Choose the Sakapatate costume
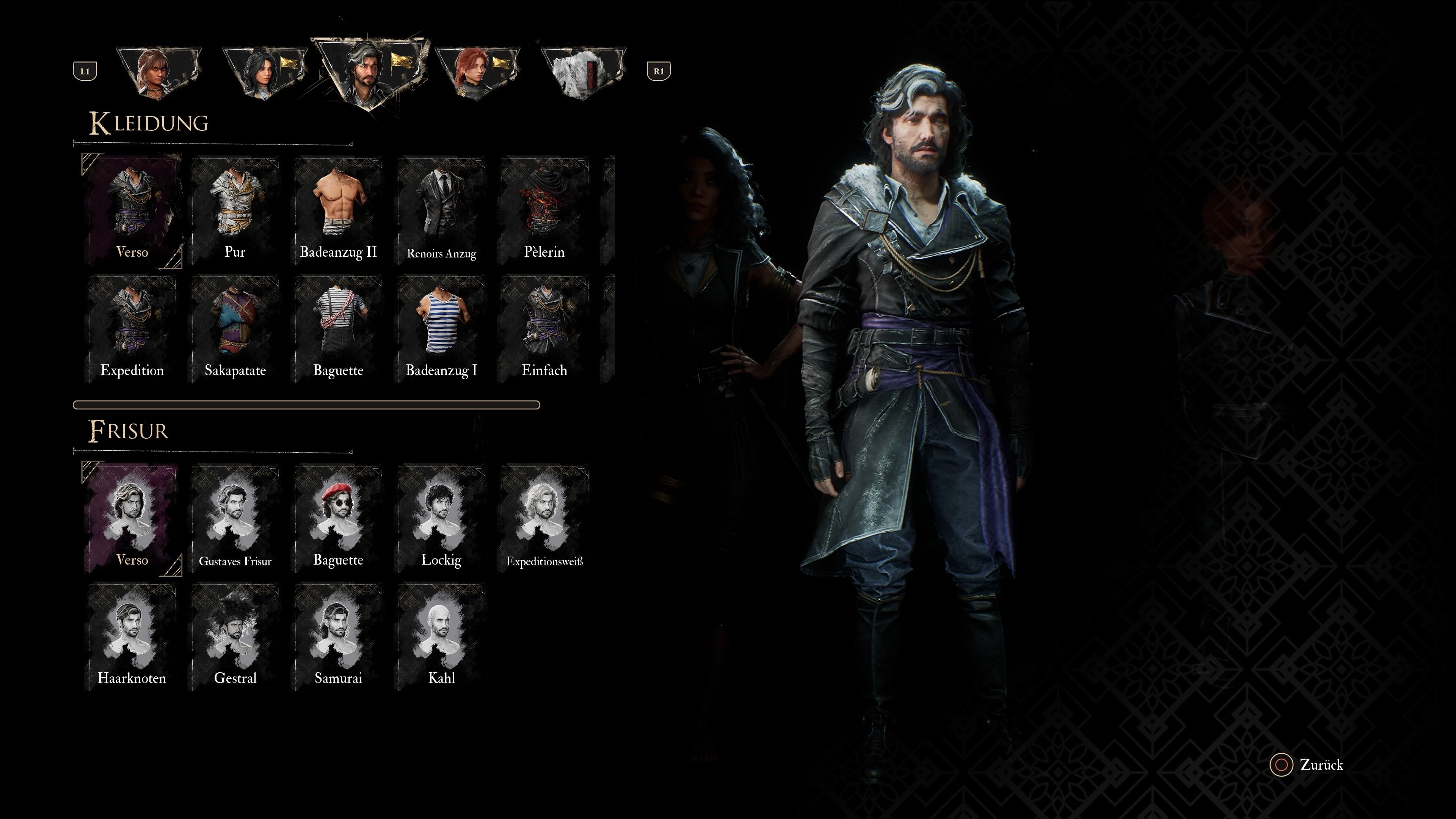The height and width of the screenshot is (819, 1456). [235, 329]
